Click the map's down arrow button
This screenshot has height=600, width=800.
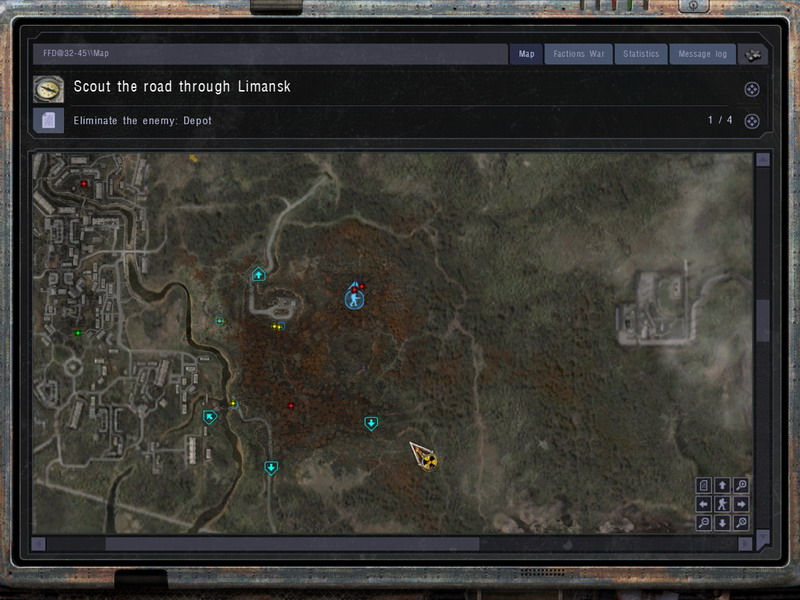click(x=722, y=523)
